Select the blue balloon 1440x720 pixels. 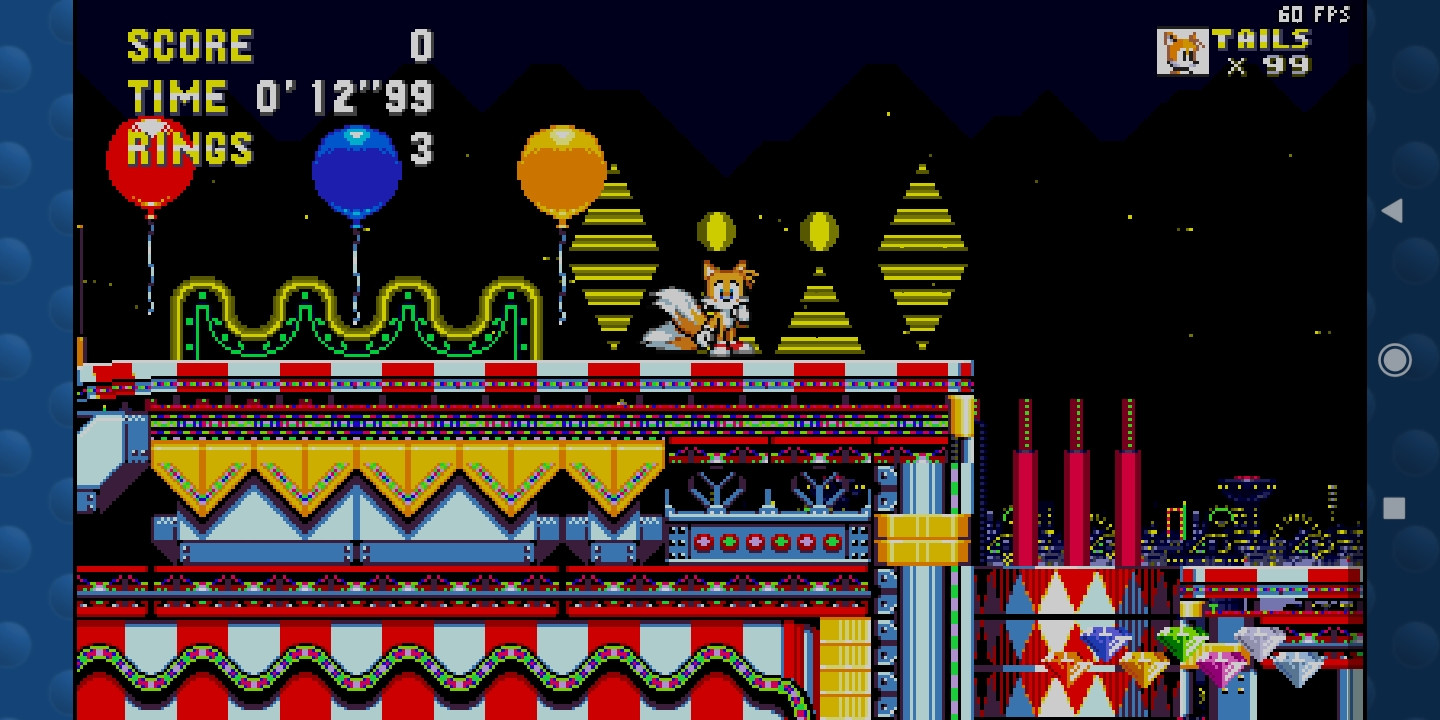(356, 172)
